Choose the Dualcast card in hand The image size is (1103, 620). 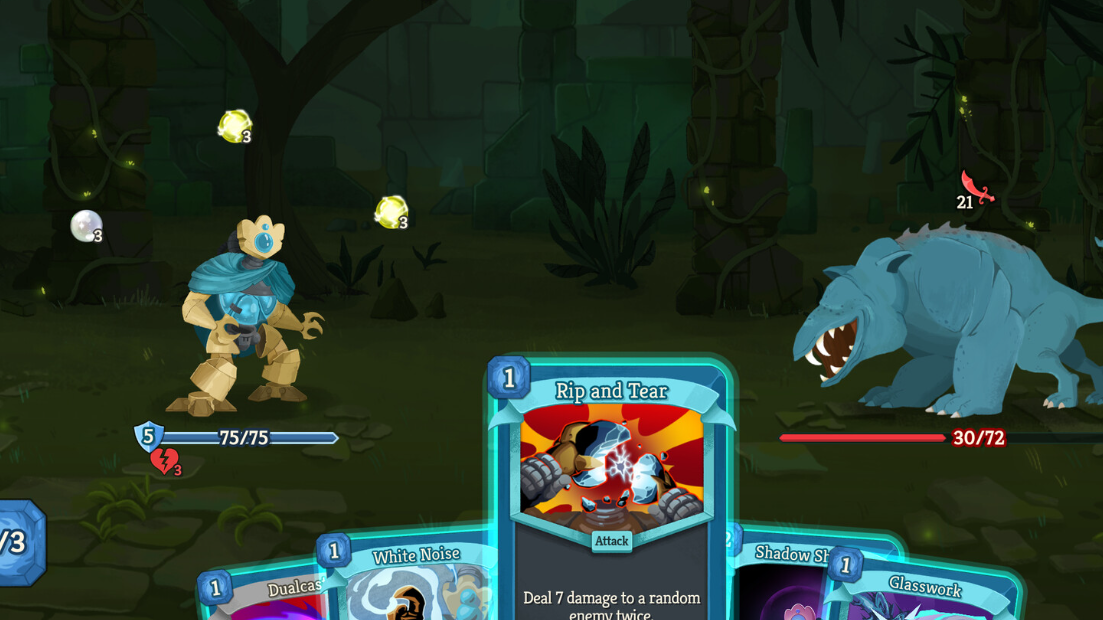click(265, 598)
